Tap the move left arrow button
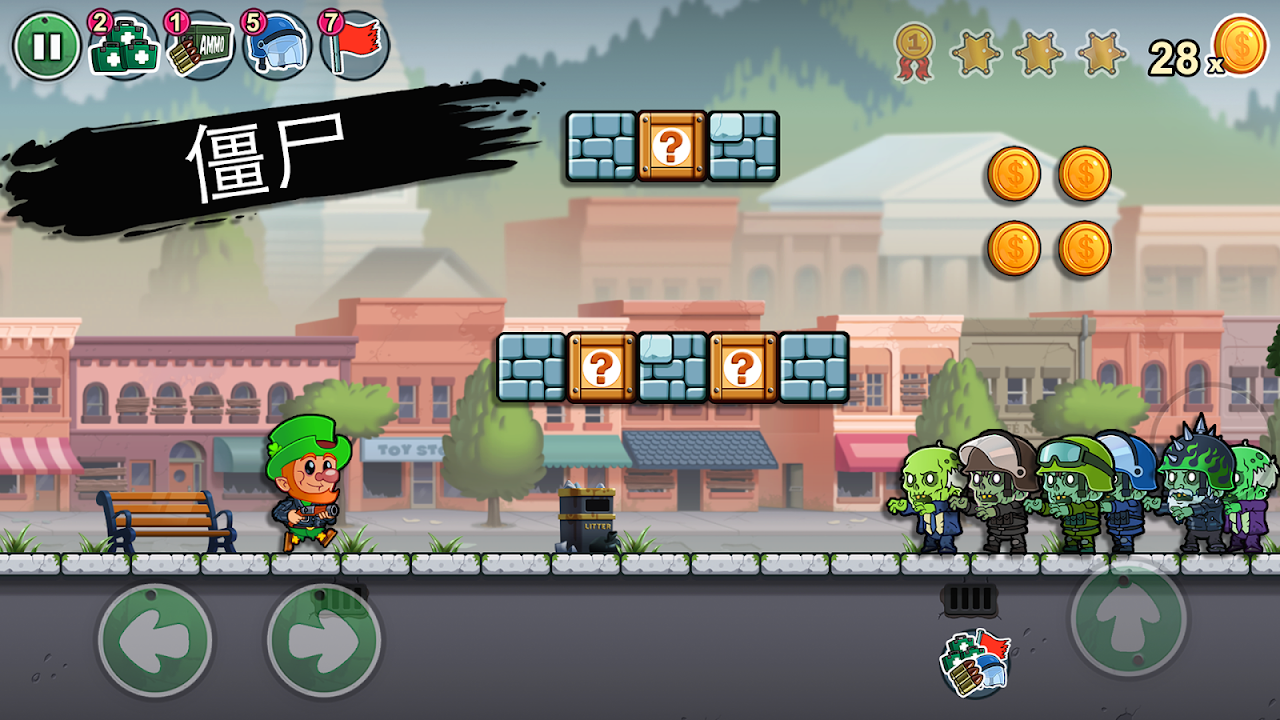 155,641
